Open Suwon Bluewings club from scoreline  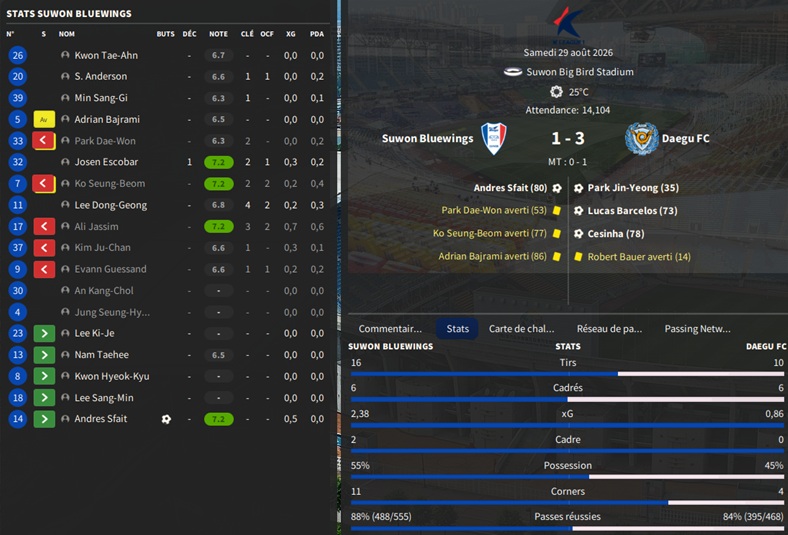tap(428, 138)
